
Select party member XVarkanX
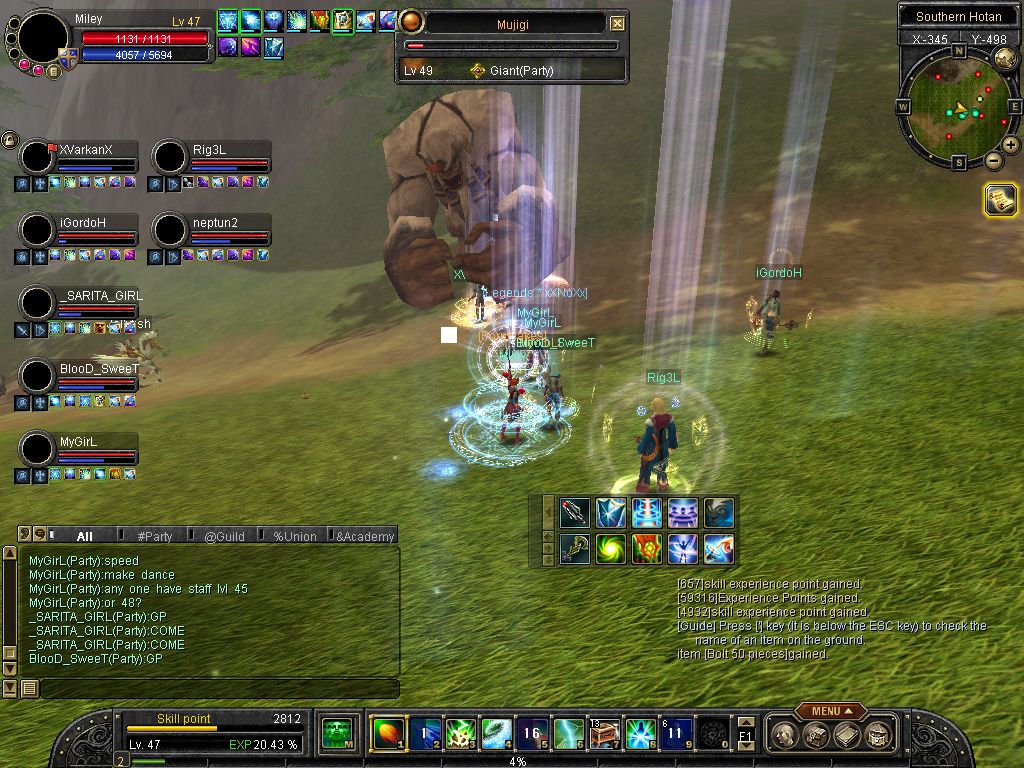85,150
